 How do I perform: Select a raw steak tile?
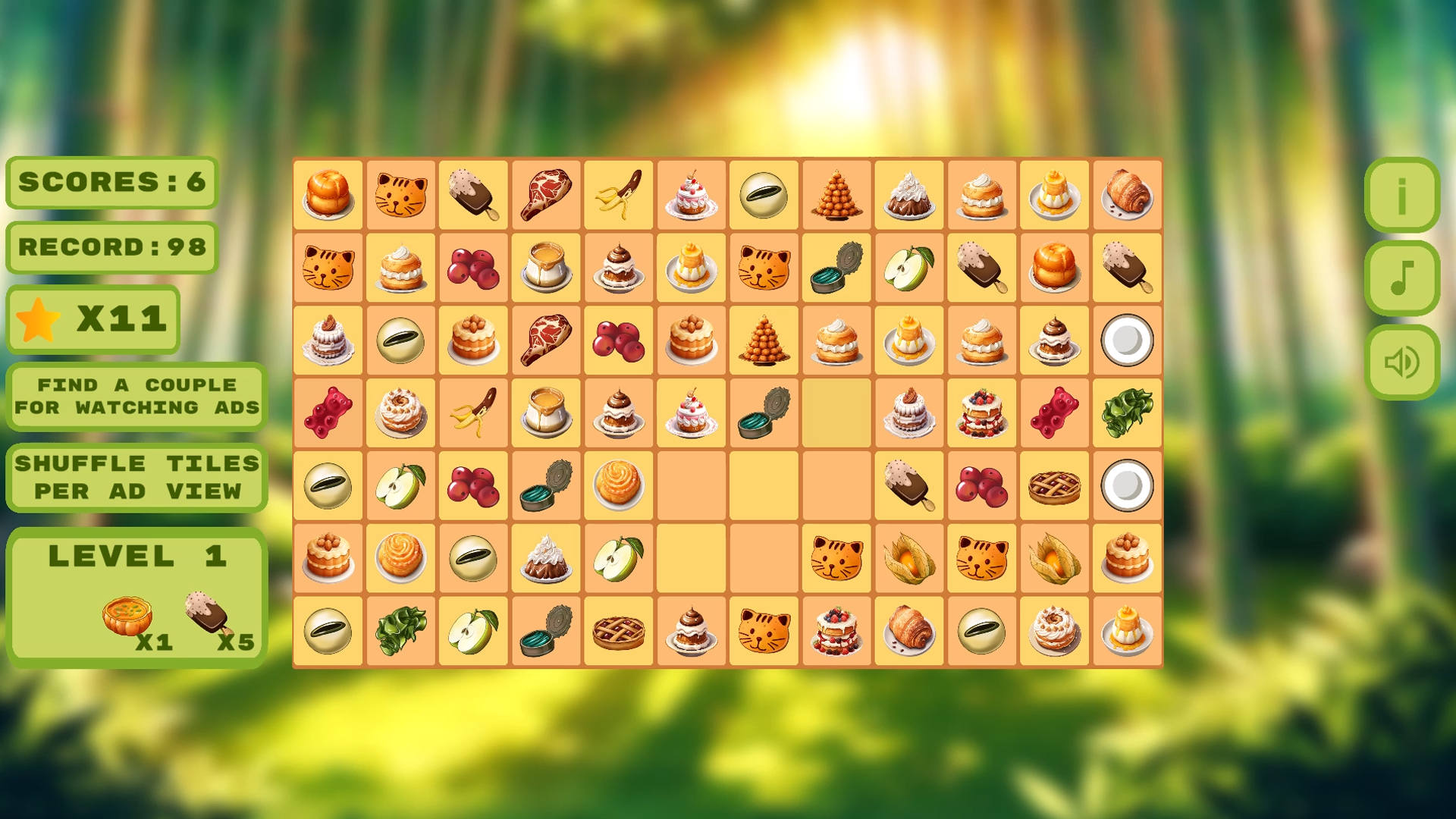pyautogui.click(x=545, y=195)
